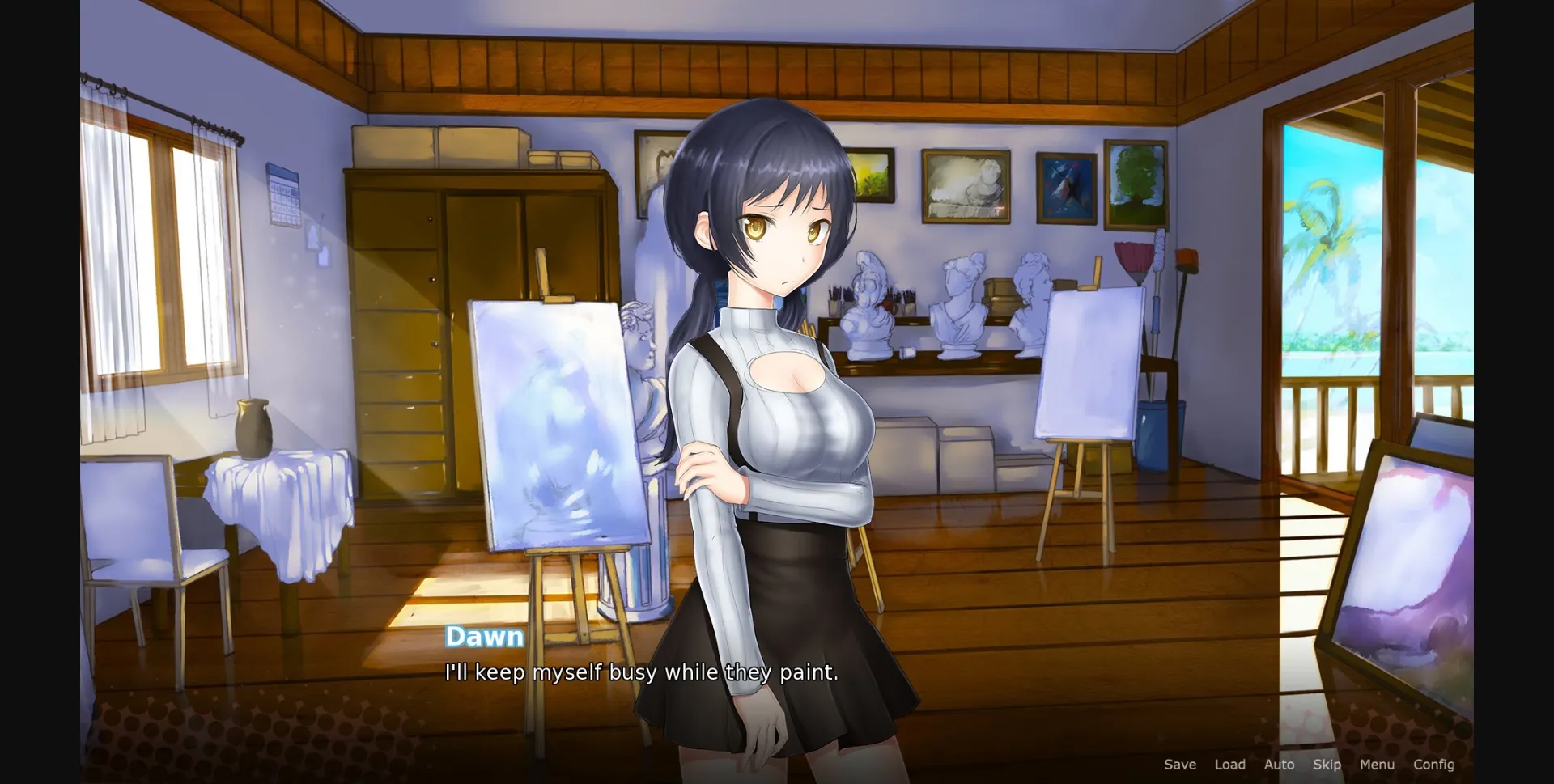Enable Skip mode to fast-forward dialogue
1554x784 pixels.
(1327, 764)
